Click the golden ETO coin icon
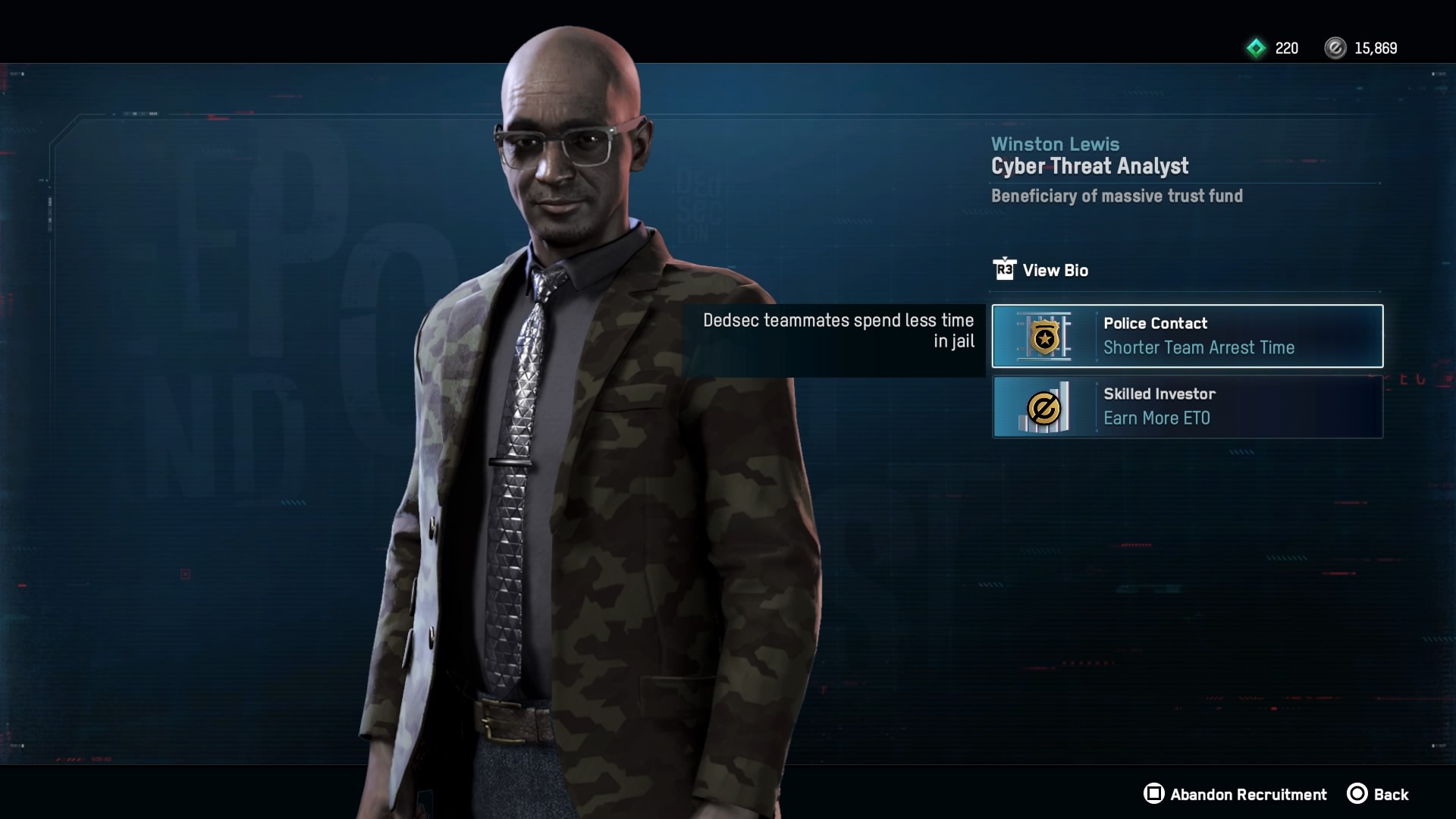This screenshot has width=1456, height=819. pyautogui.click(x=1045, y=407)
